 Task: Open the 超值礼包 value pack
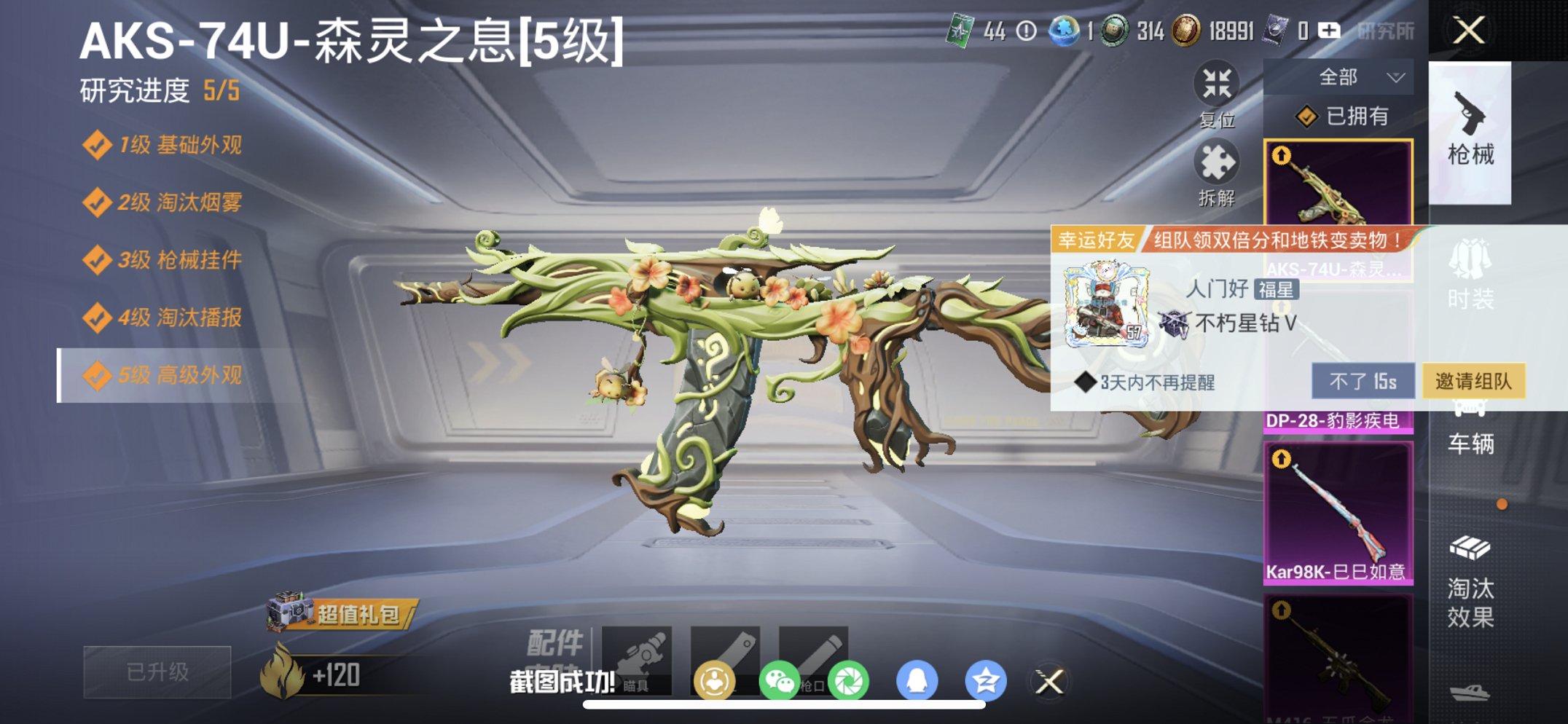click(356, 615)
